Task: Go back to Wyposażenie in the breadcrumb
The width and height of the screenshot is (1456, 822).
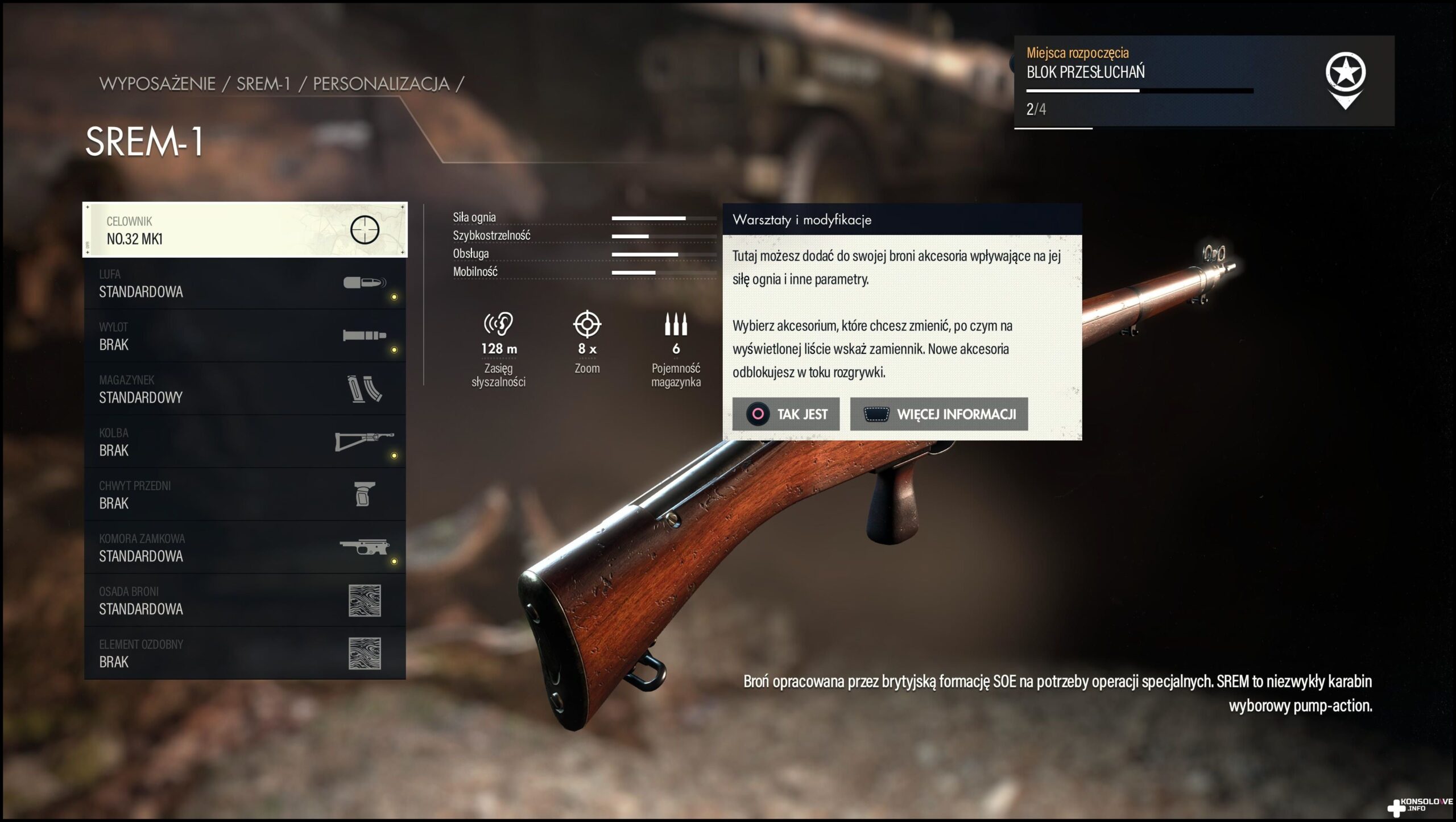Action: tap(158, 84)
